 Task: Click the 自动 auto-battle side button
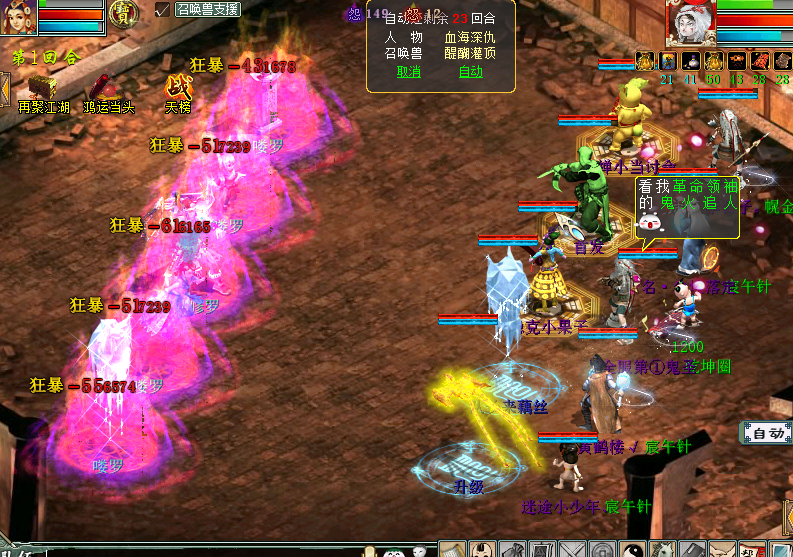click(767, 433)
